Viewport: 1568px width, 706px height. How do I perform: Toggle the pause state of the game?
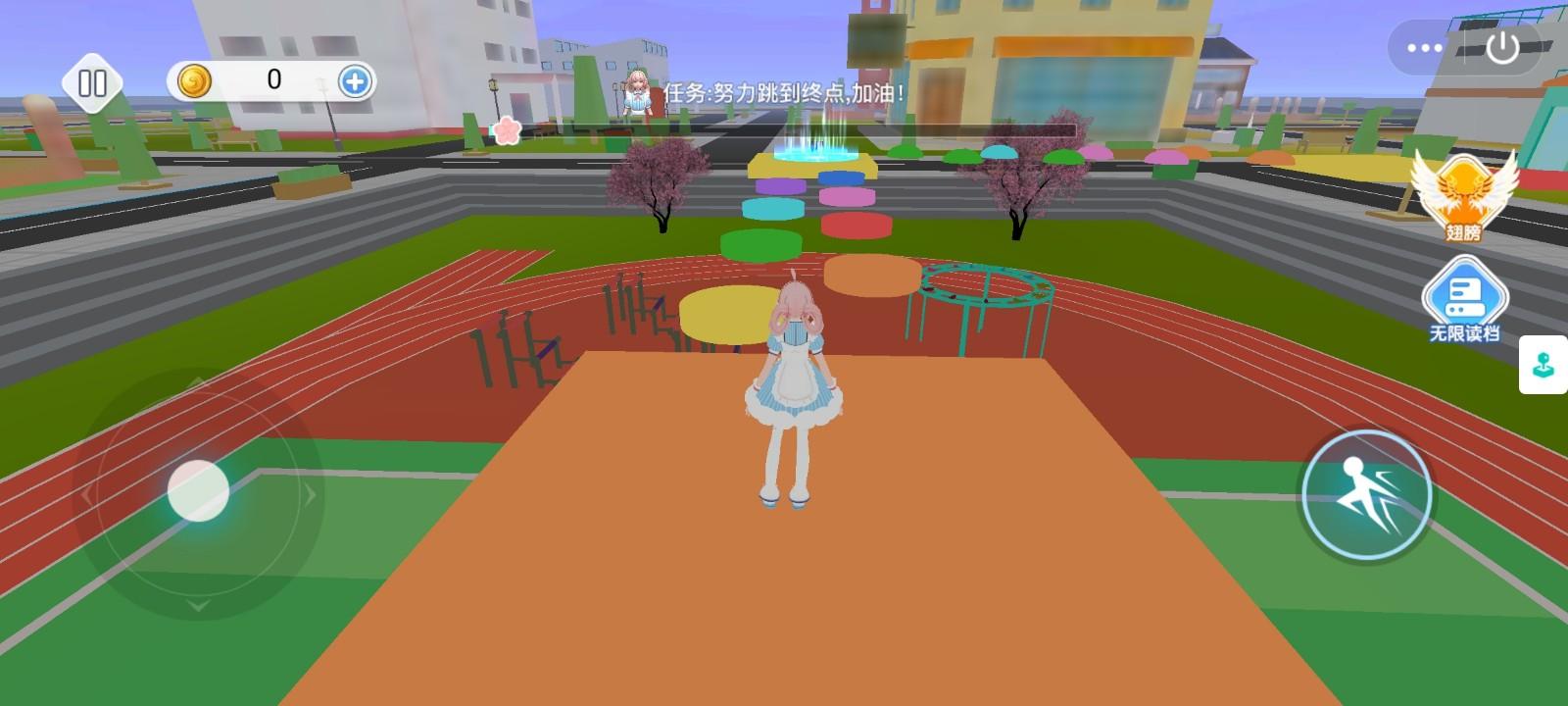tap(93, 84)
